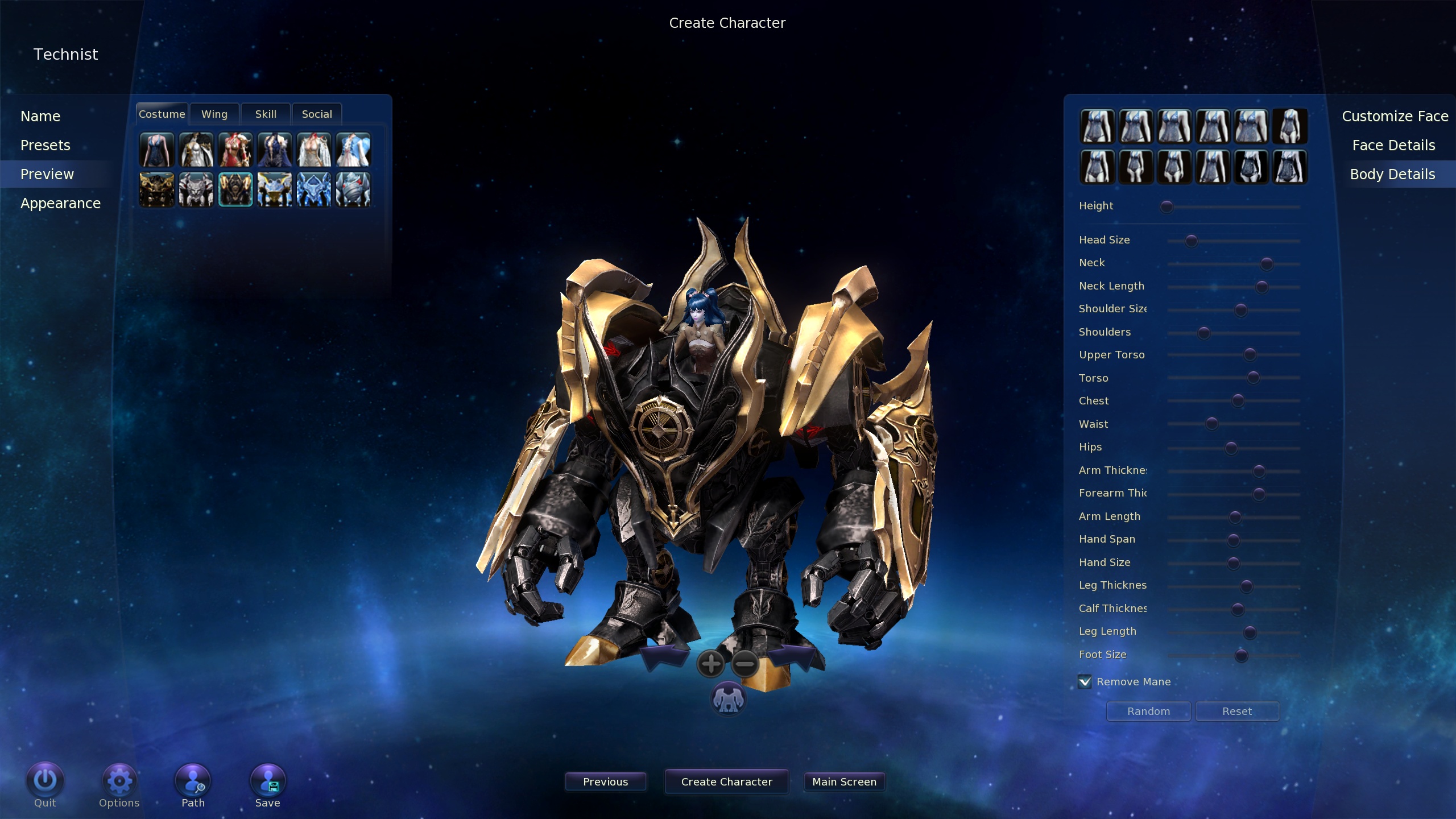Select the Name menu entry
Viewport: 1456px width, 819px height.
coord(40,117)
